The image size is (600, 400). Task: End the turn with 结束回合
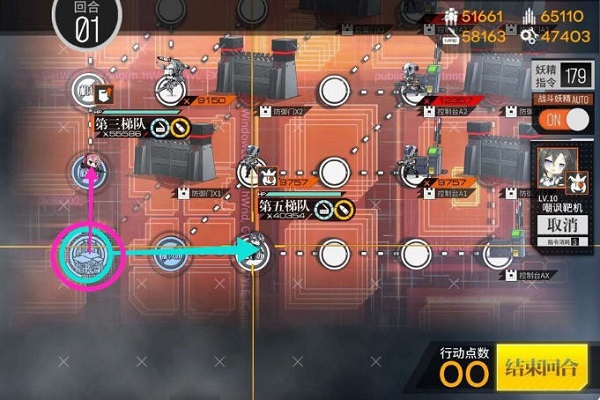pyautogui.click(x=543, y=366)
